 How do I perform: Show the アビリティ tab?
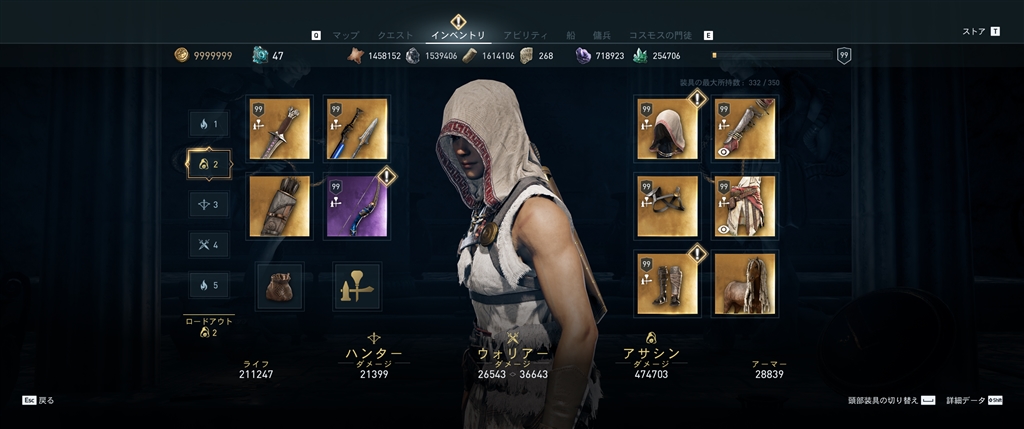pos(525,35)
